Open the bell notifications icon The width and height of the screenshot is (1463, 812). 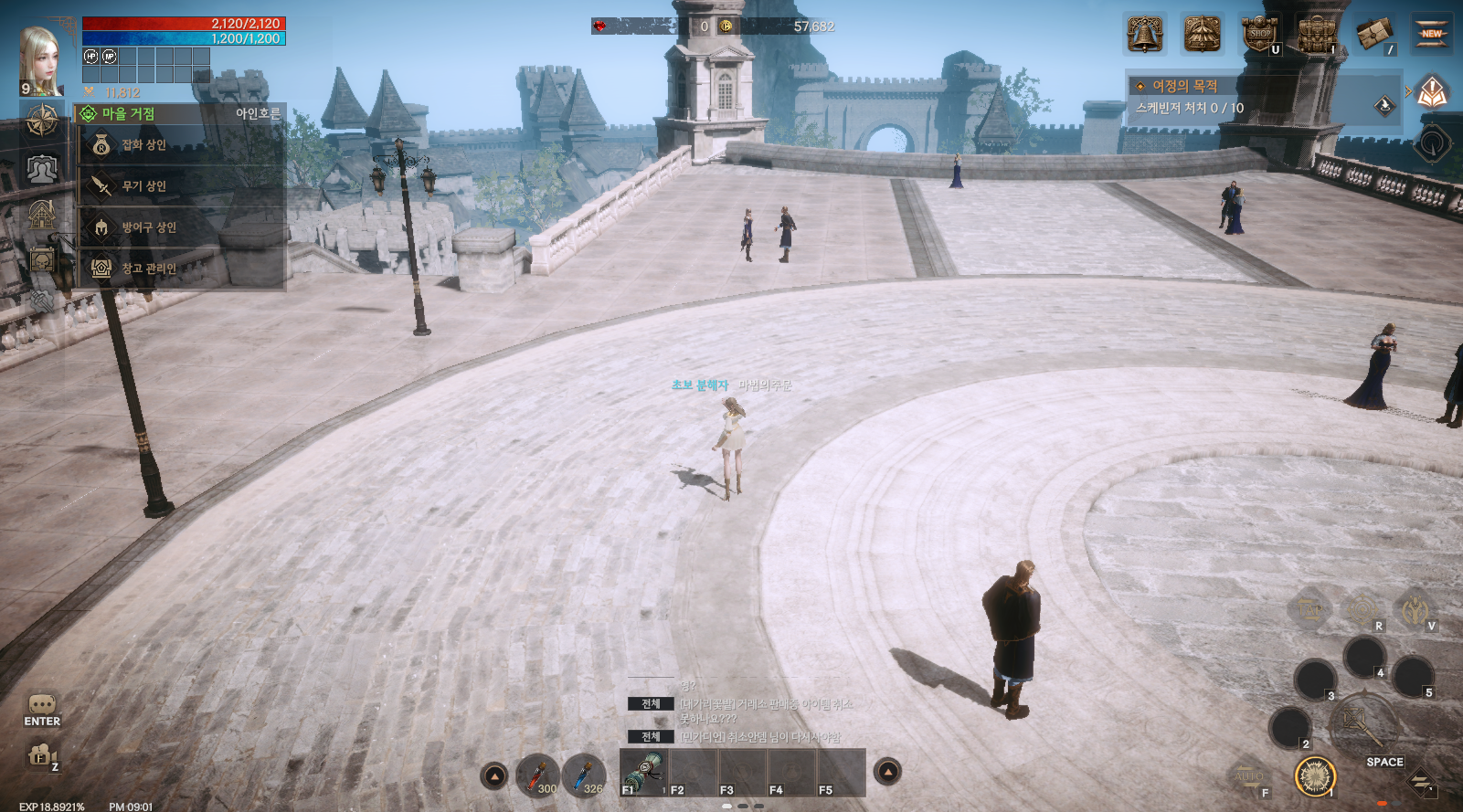pos(1144,35)
